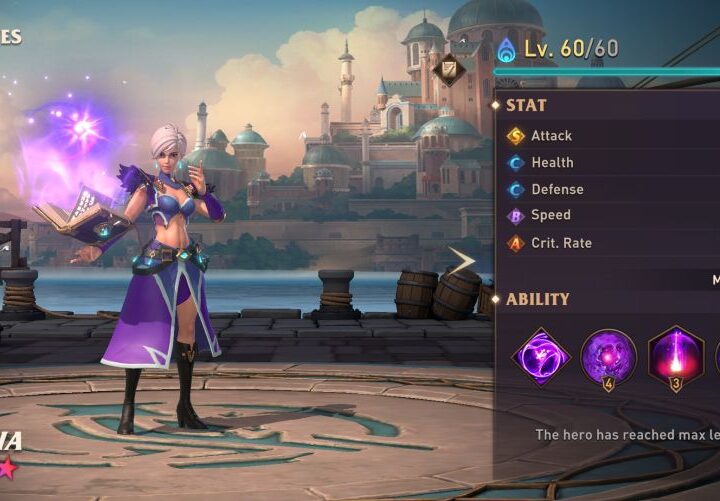View the hexagonal pink beam ability
The width and height of the screenshot is (720, 501).
[x=676, y=357]
